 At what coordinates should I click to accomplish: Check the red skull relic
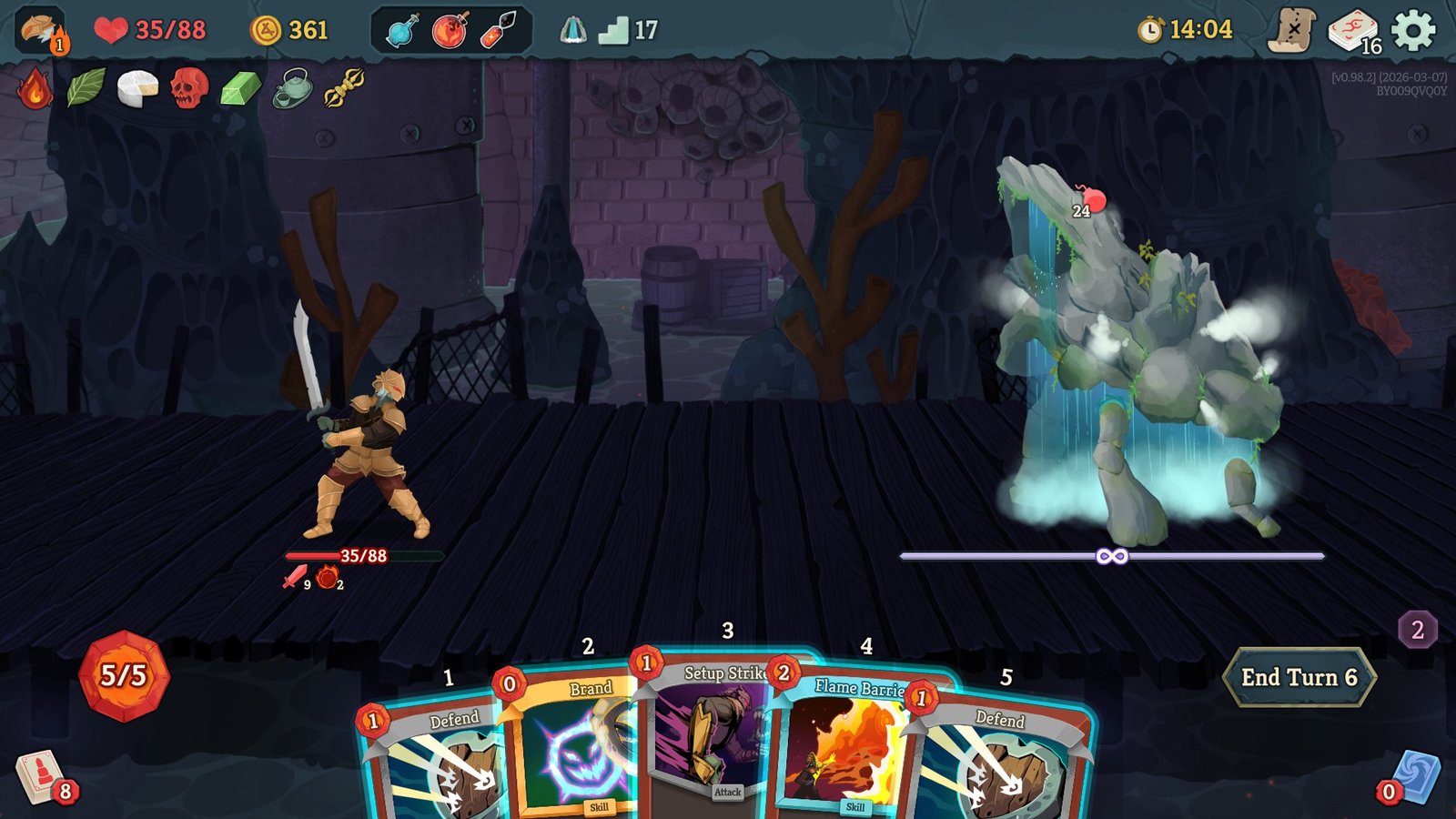click(x=189, y=88)
